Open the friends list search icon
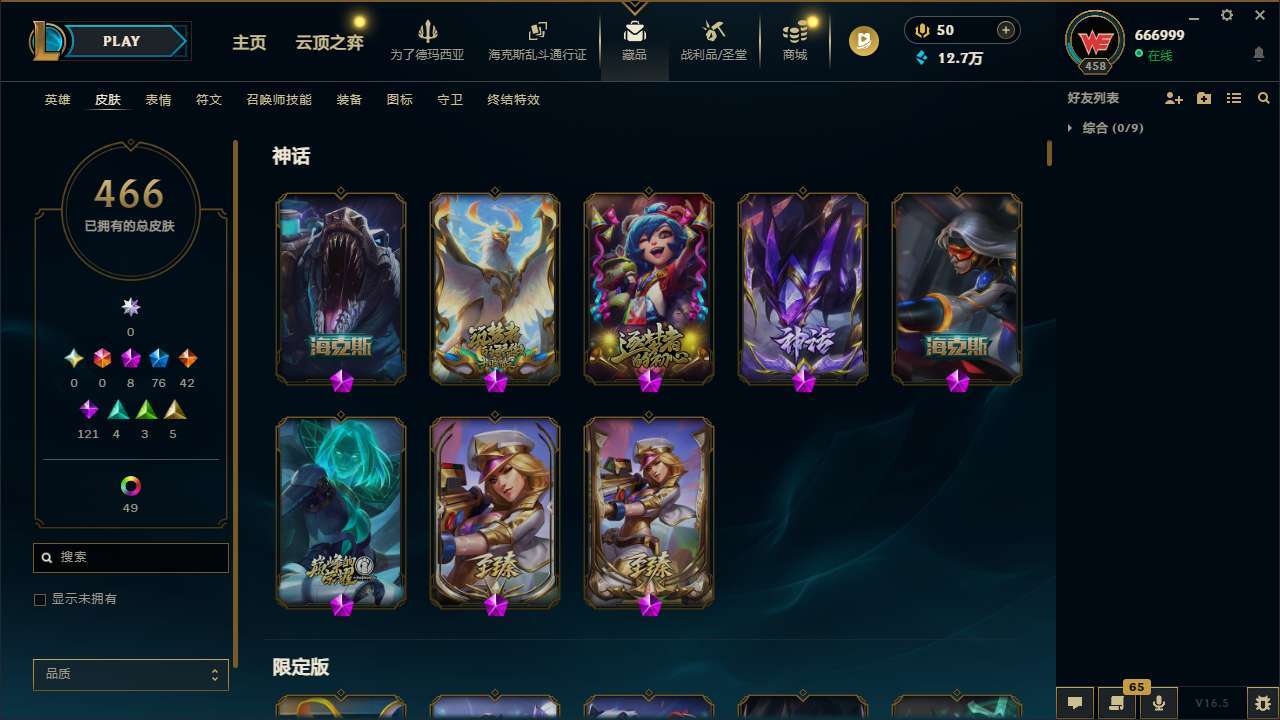The image size is (1280, 720). [x=1263, y=97]
